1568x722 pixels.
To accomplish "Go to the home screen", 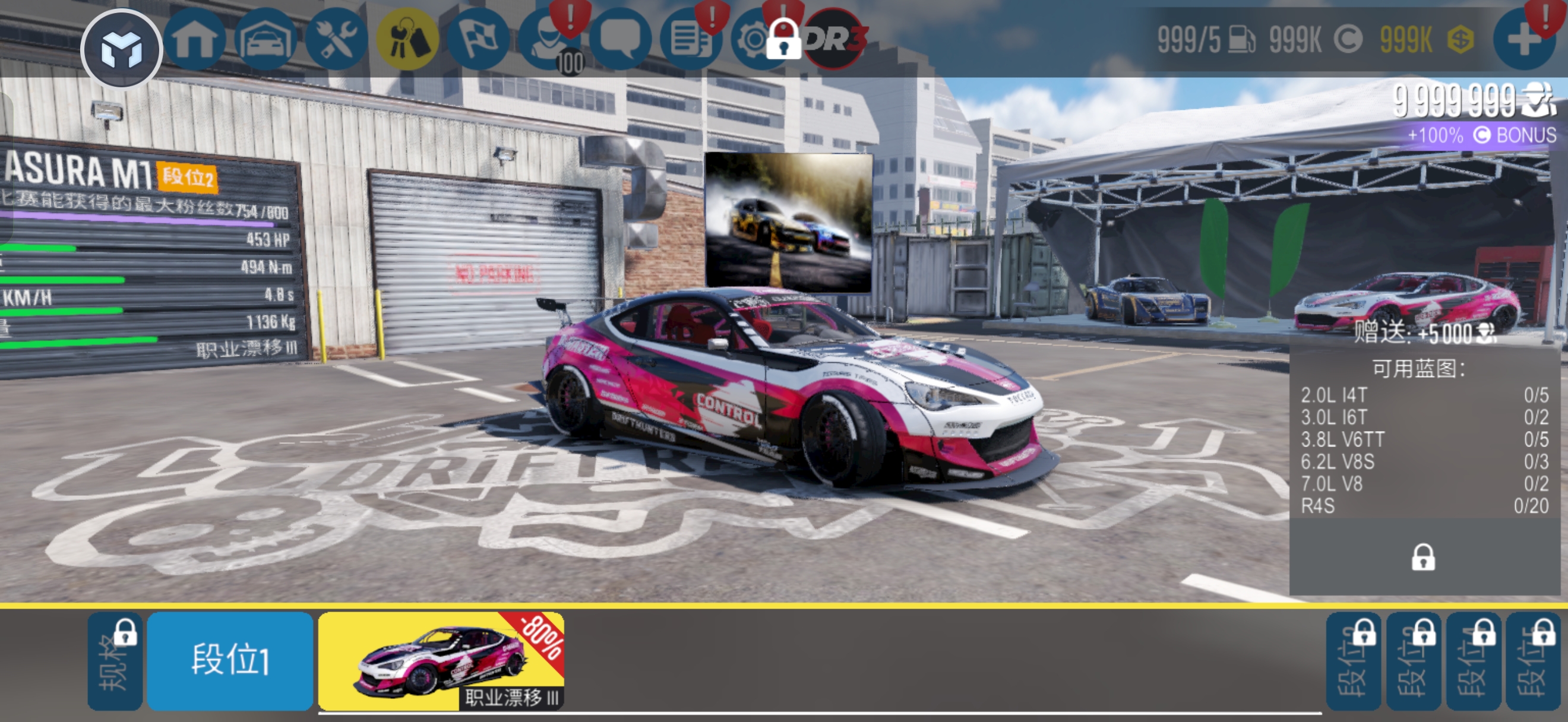I will pos(194,40).
